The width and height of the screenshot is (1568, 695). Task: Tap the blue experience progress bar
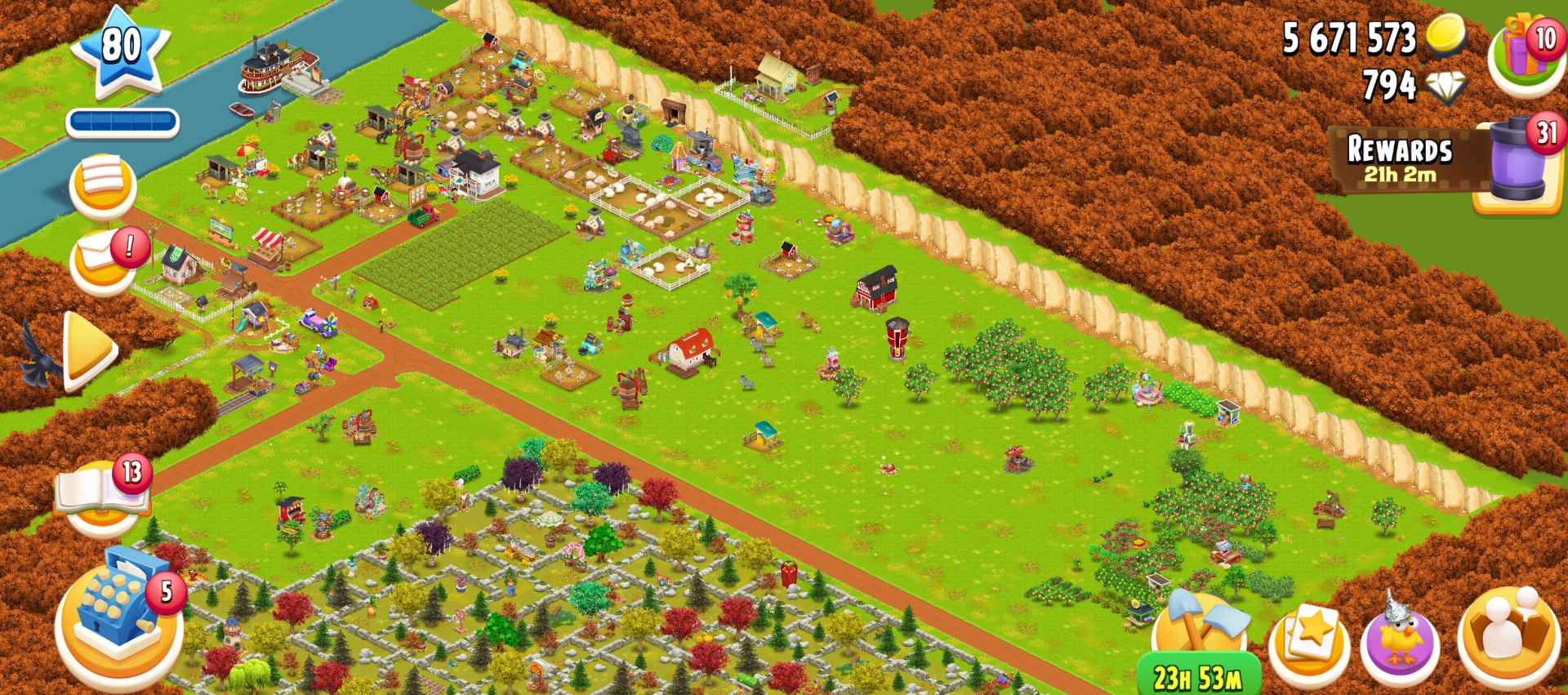[x=122, y=119]
